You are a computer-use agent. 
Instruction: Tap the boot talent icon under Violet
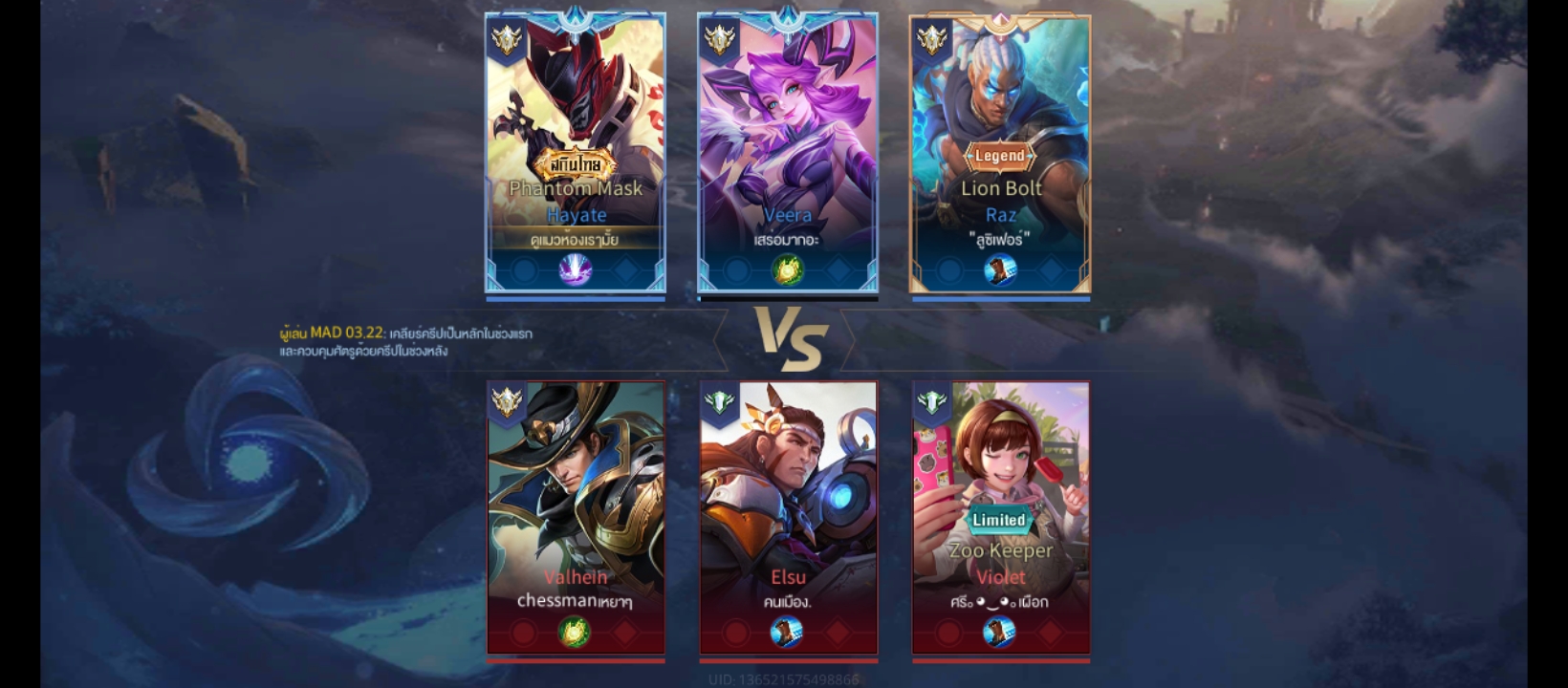pos(999,632)
